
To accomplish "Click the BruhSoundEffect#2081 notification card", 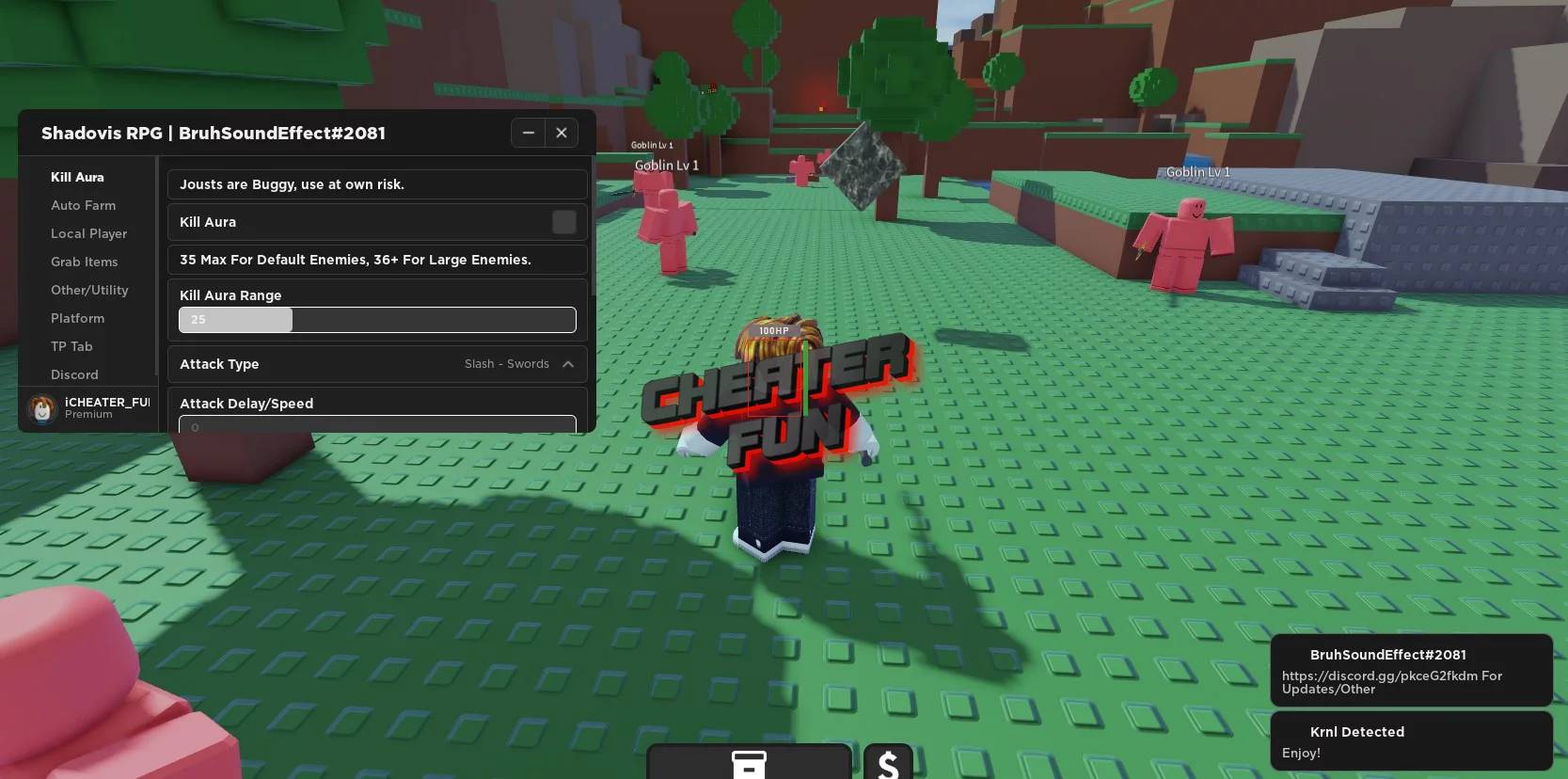I will (1411, 670).
